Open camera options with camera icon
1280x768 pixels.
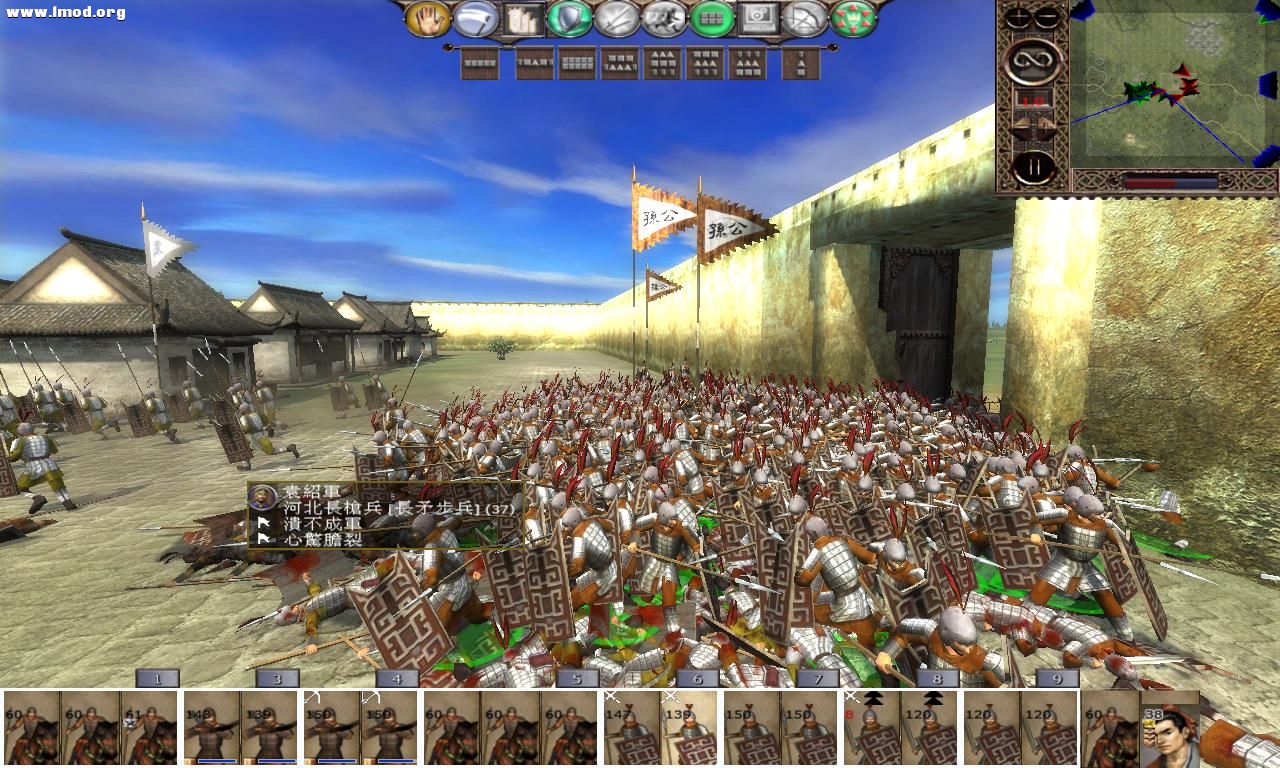coord(757,17)
